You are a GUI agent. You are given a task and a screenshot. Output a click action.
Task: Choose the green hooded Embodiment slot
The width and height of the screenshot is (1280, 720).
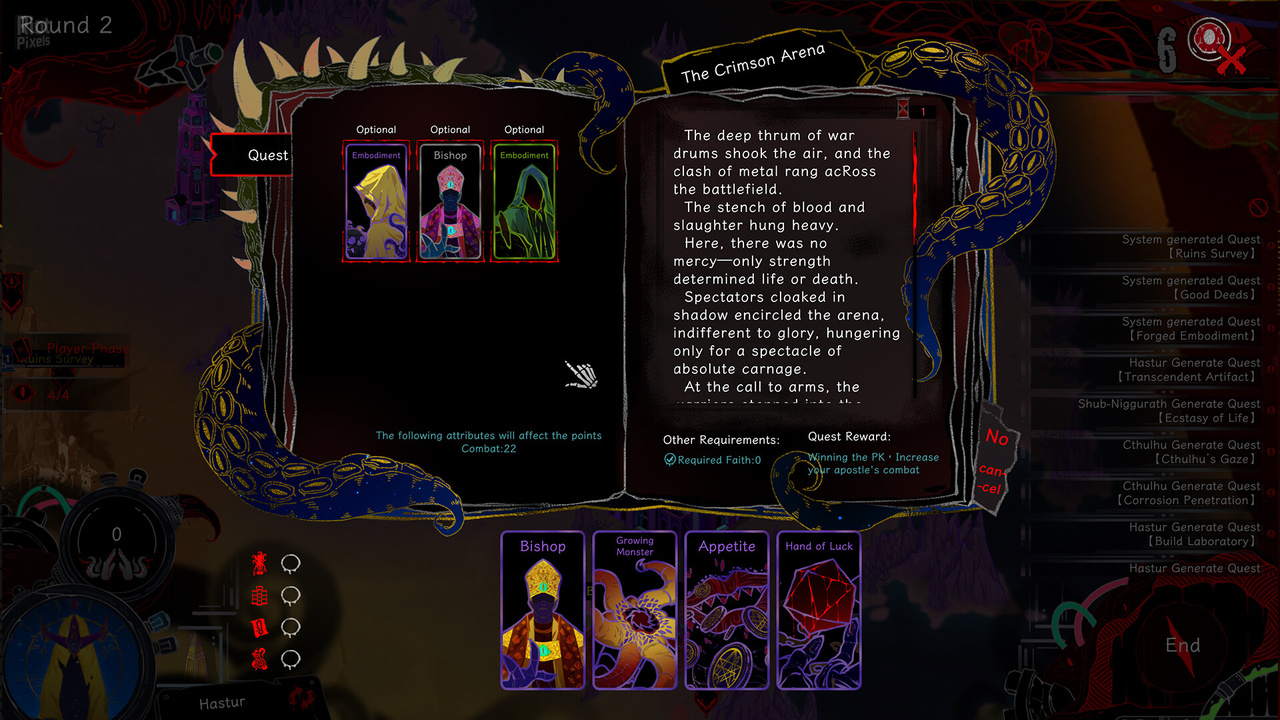pos(524,201)
